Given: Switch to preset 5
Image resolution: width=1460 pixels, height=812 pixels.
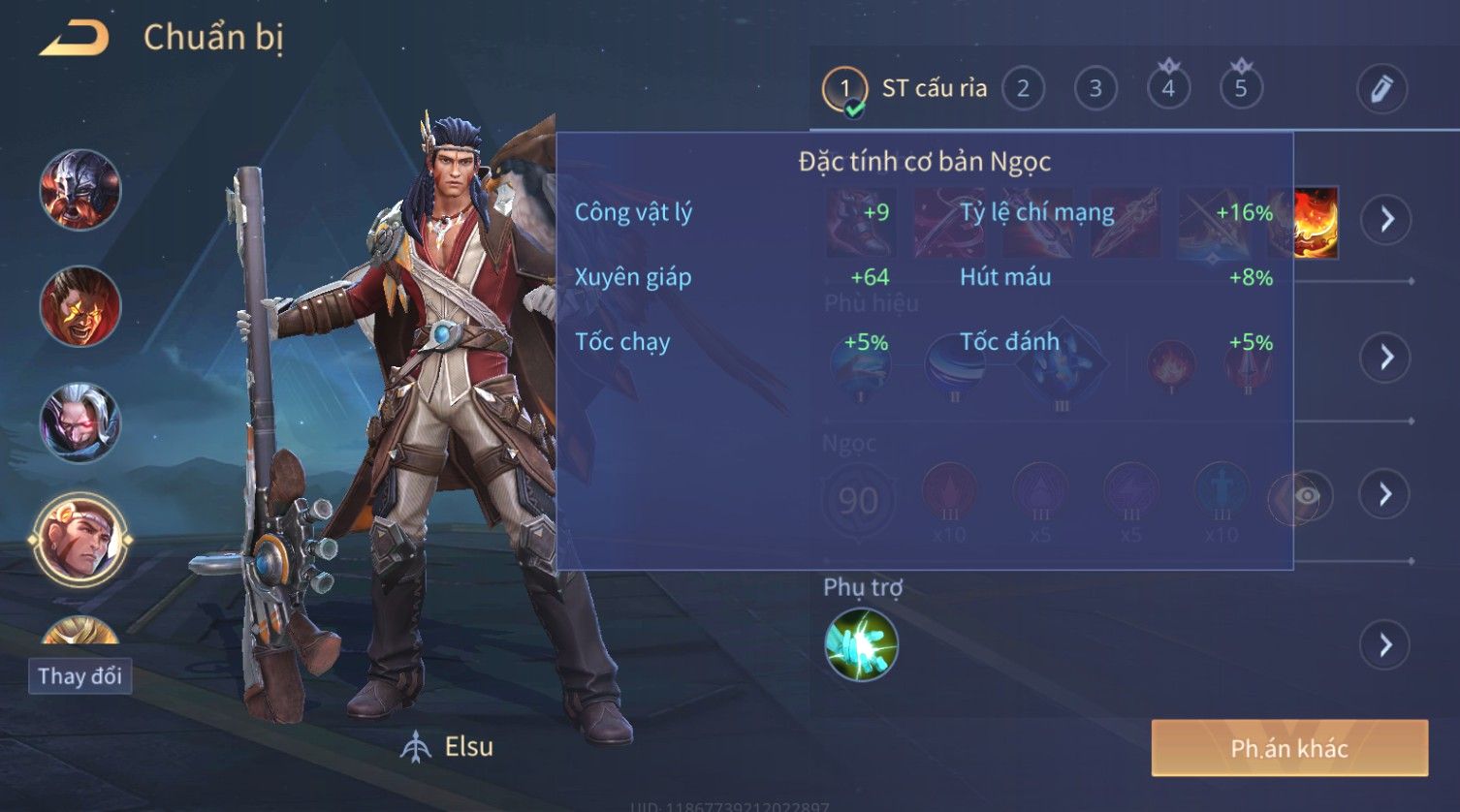Looking at the screenshot, I should coord(1241,89).
